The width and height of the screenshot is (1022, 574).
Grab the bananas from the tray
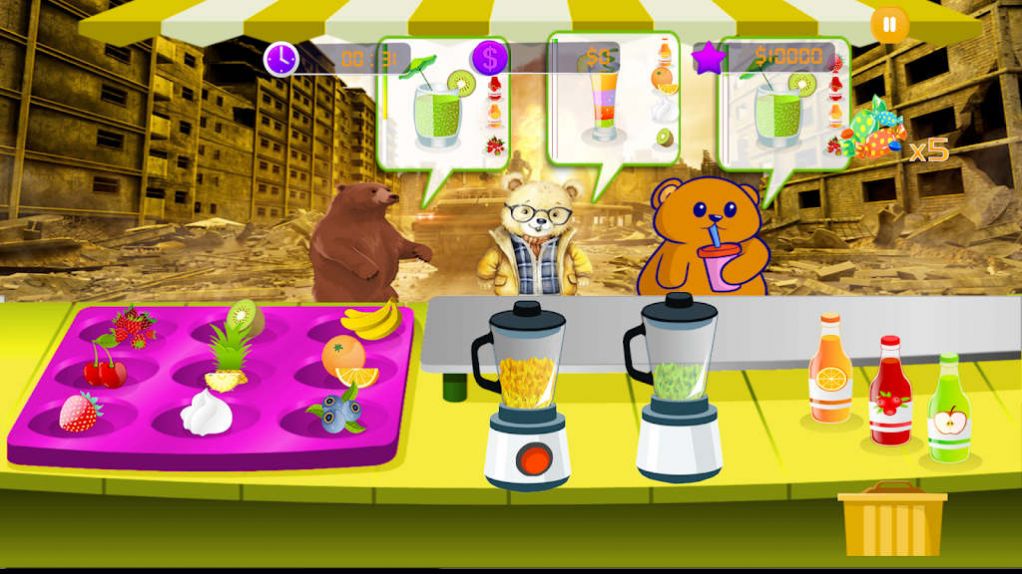coord(371,321)
